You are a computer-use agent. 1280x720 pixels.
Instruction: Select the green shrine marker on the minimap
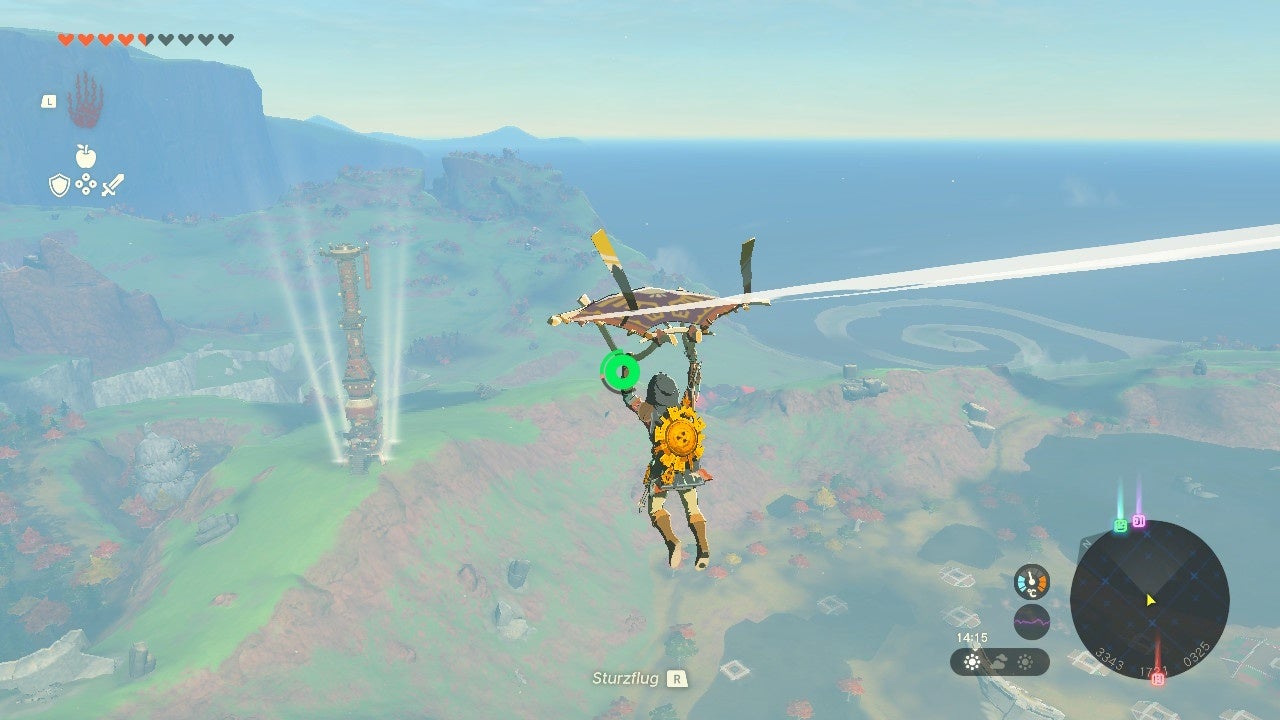[x=1120, y=524]
